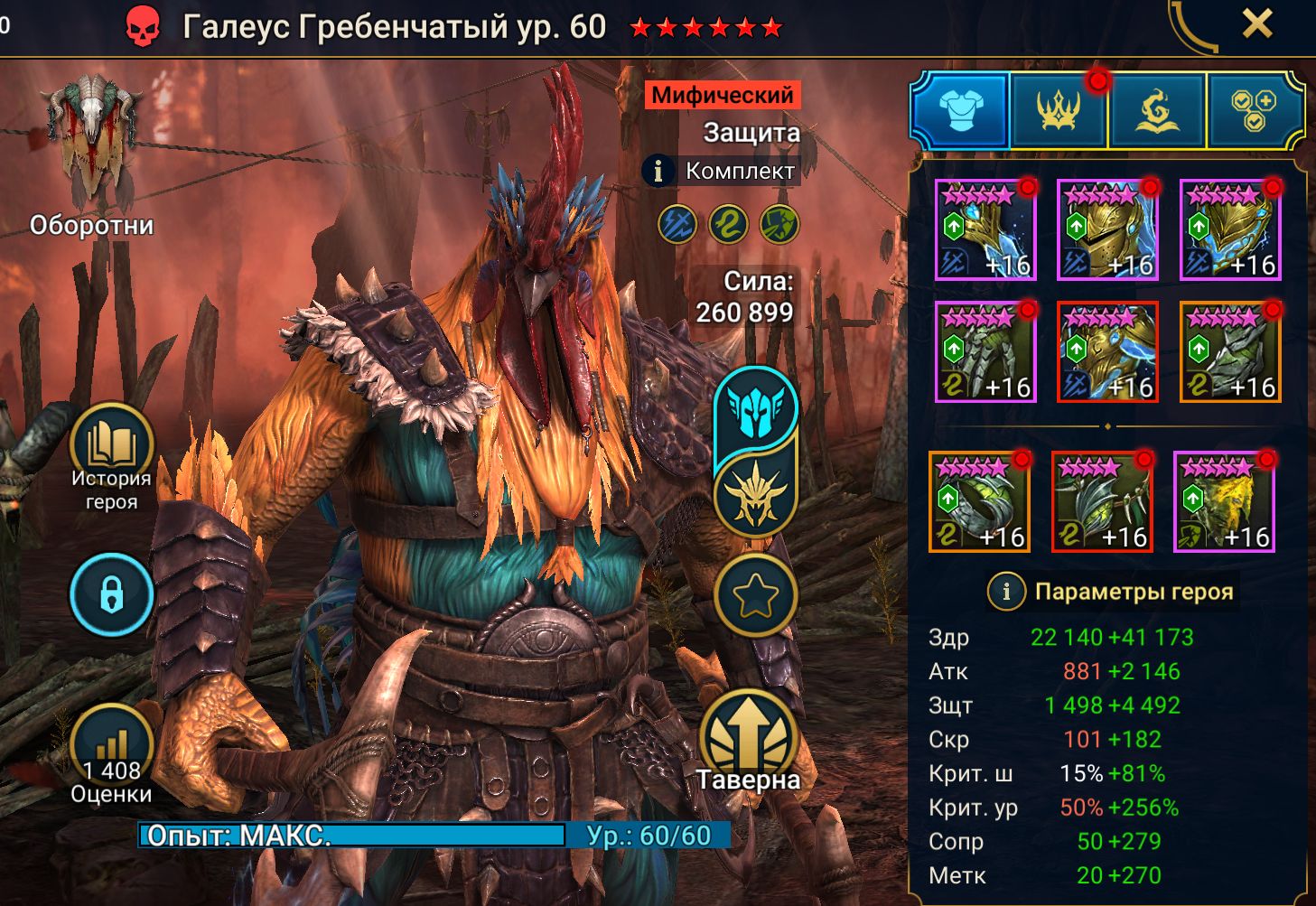Select the equipped helmet slot
Image resolution: width=1316 pixels, height=906 pixels.
tap(1108, 230)
